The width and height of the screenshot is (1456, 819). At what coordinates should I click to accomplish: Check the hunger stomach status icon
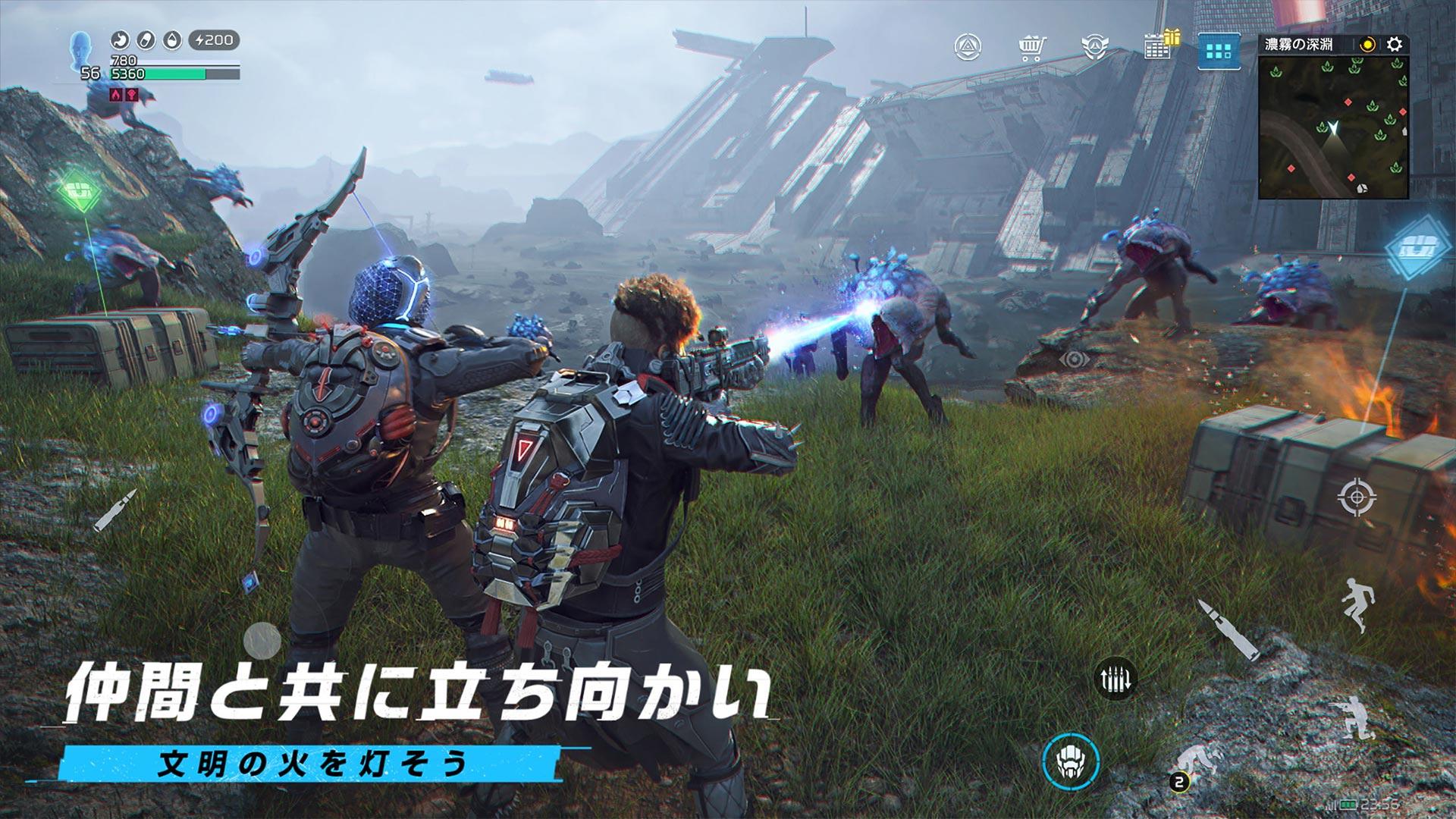(x=119, y=40)
